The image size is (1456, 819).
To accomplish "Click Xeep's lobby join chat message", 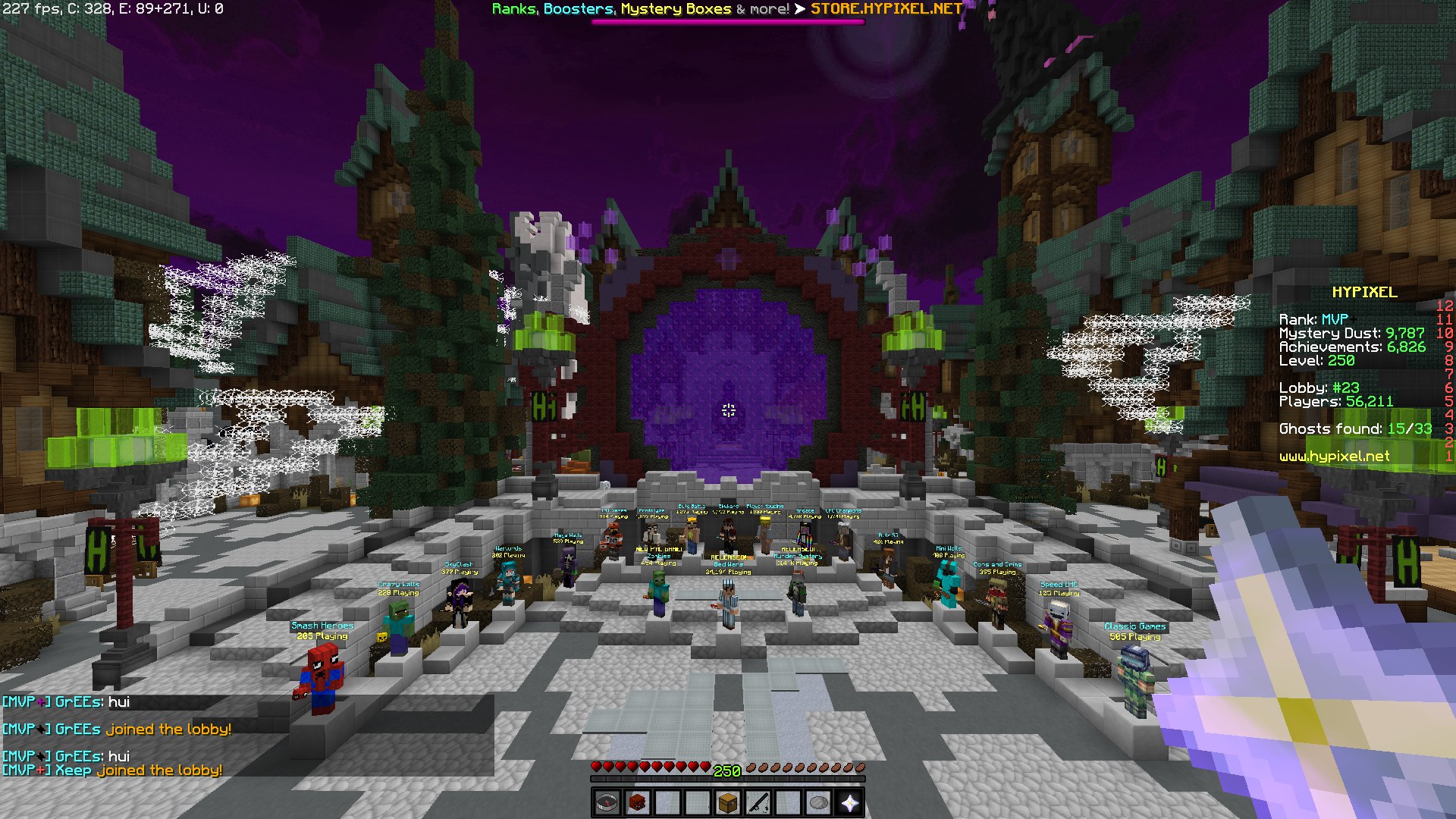I will (x=112, y=770).
